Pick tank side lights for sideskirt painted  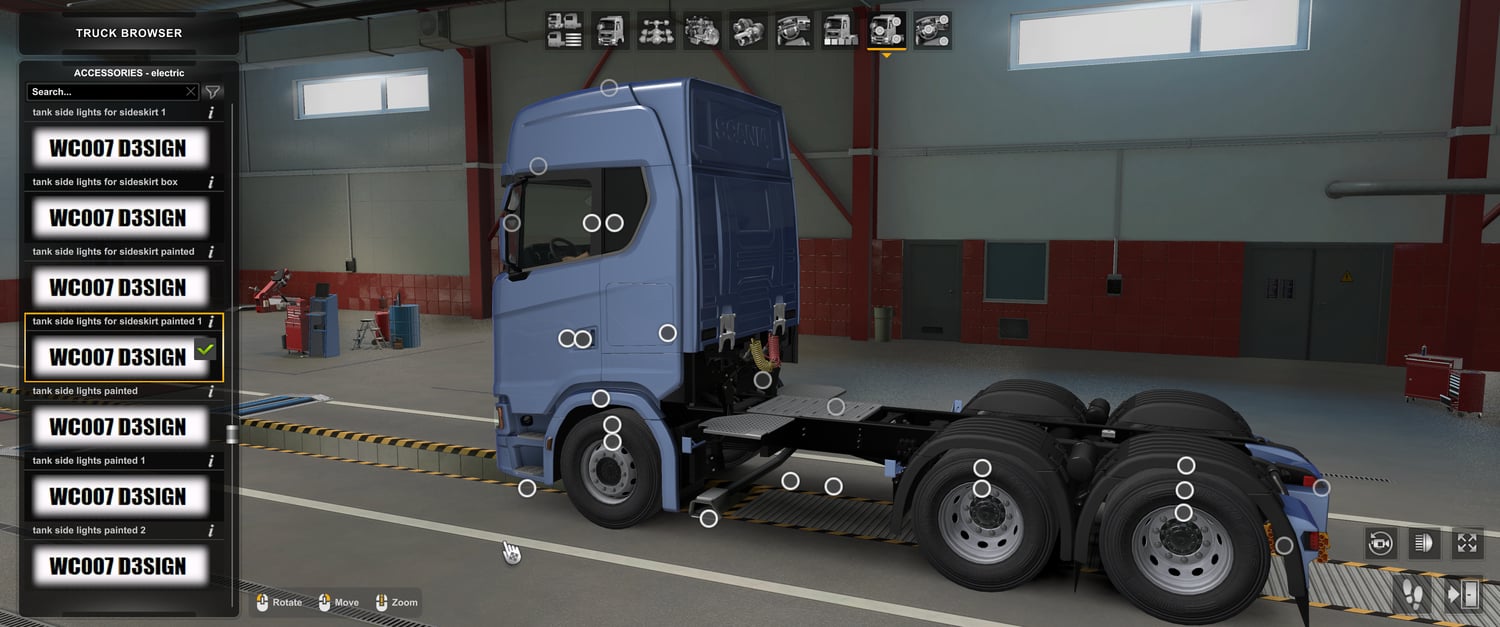pos(118,287)
